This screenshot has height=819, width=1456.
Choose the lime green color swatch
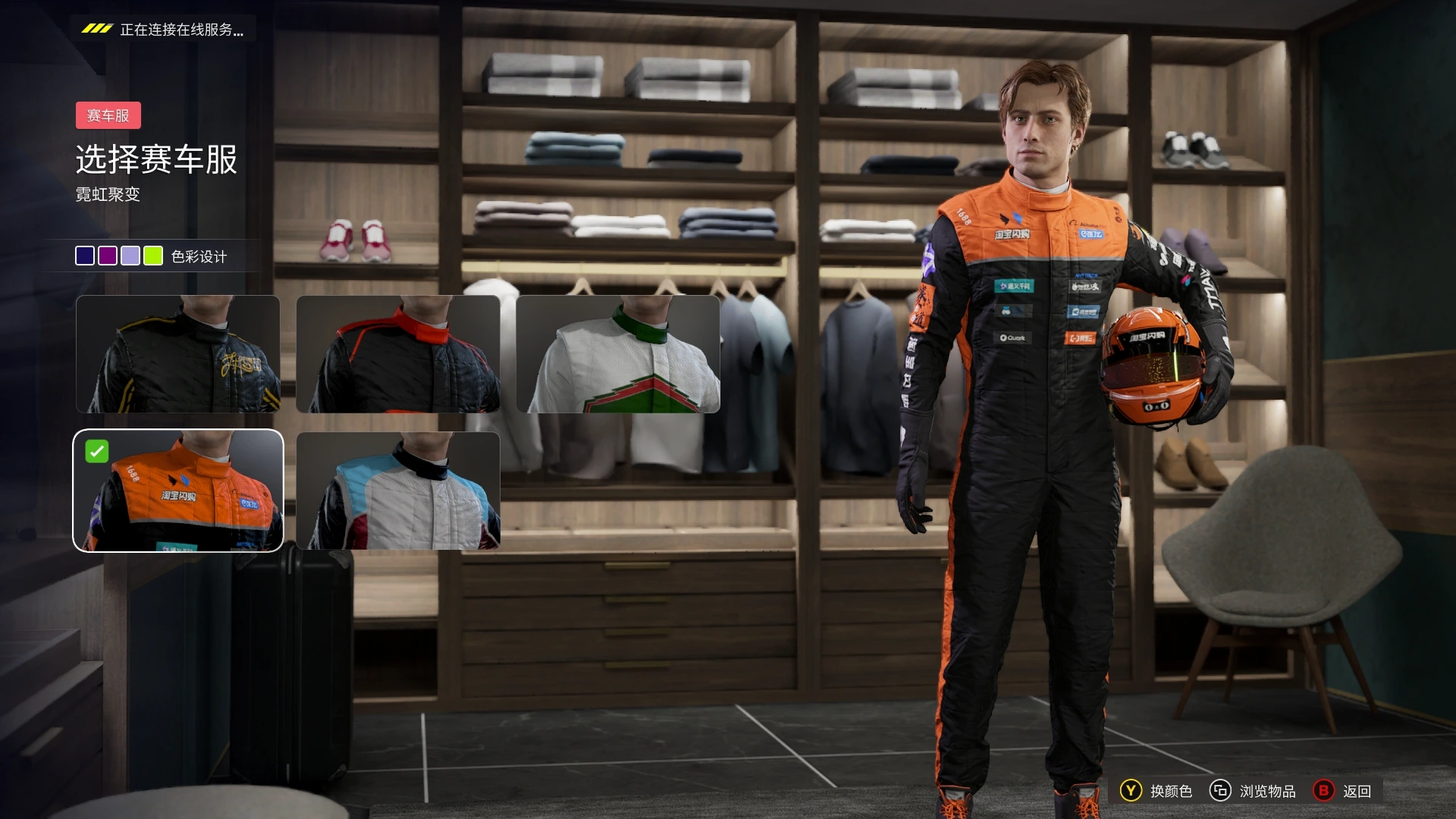[x=153, y=256]
